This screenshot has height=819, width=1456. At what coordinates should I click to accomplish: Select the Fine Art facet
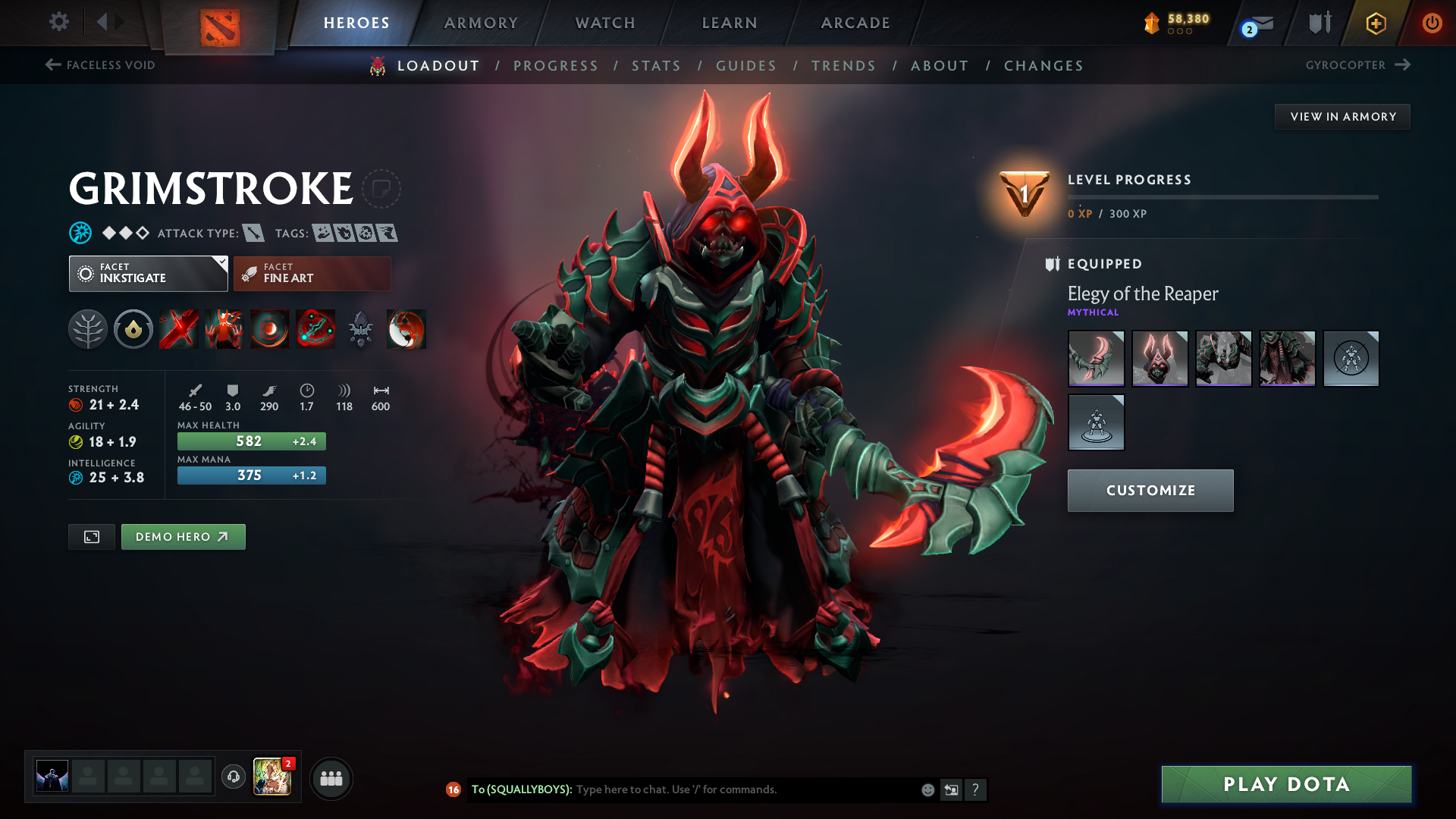pyautogui.click(x=312, y=273)
